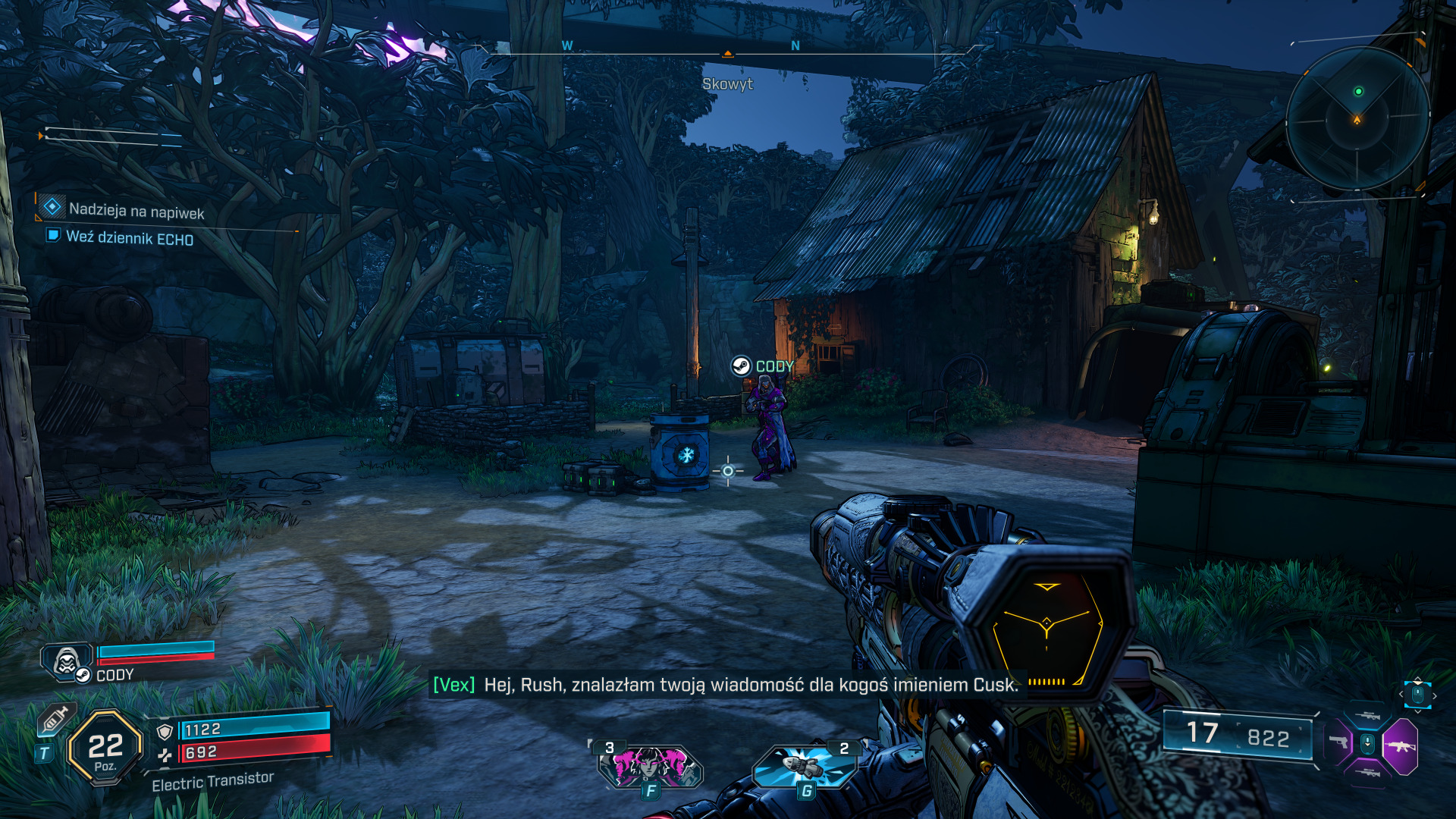
Task: Select teammate CODY's hooded portrait
Action: [67, 662]
